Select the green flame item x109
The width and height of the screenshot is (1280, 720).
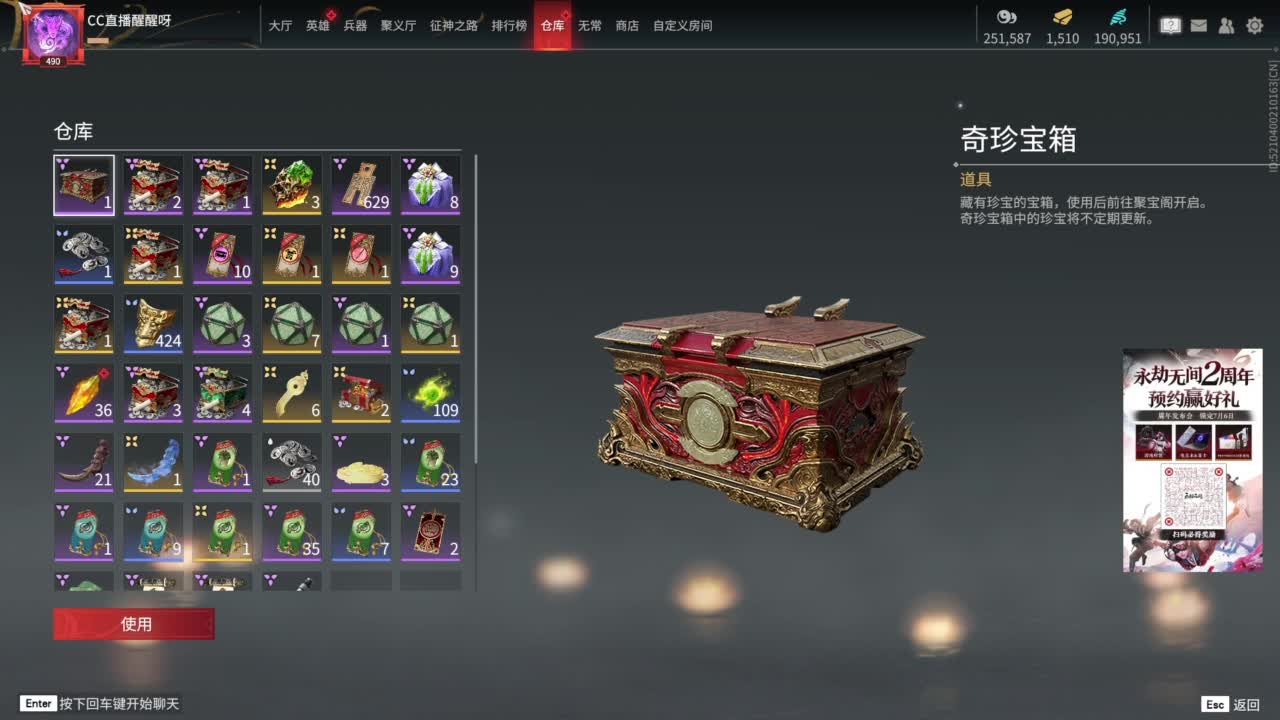(430, 392)
